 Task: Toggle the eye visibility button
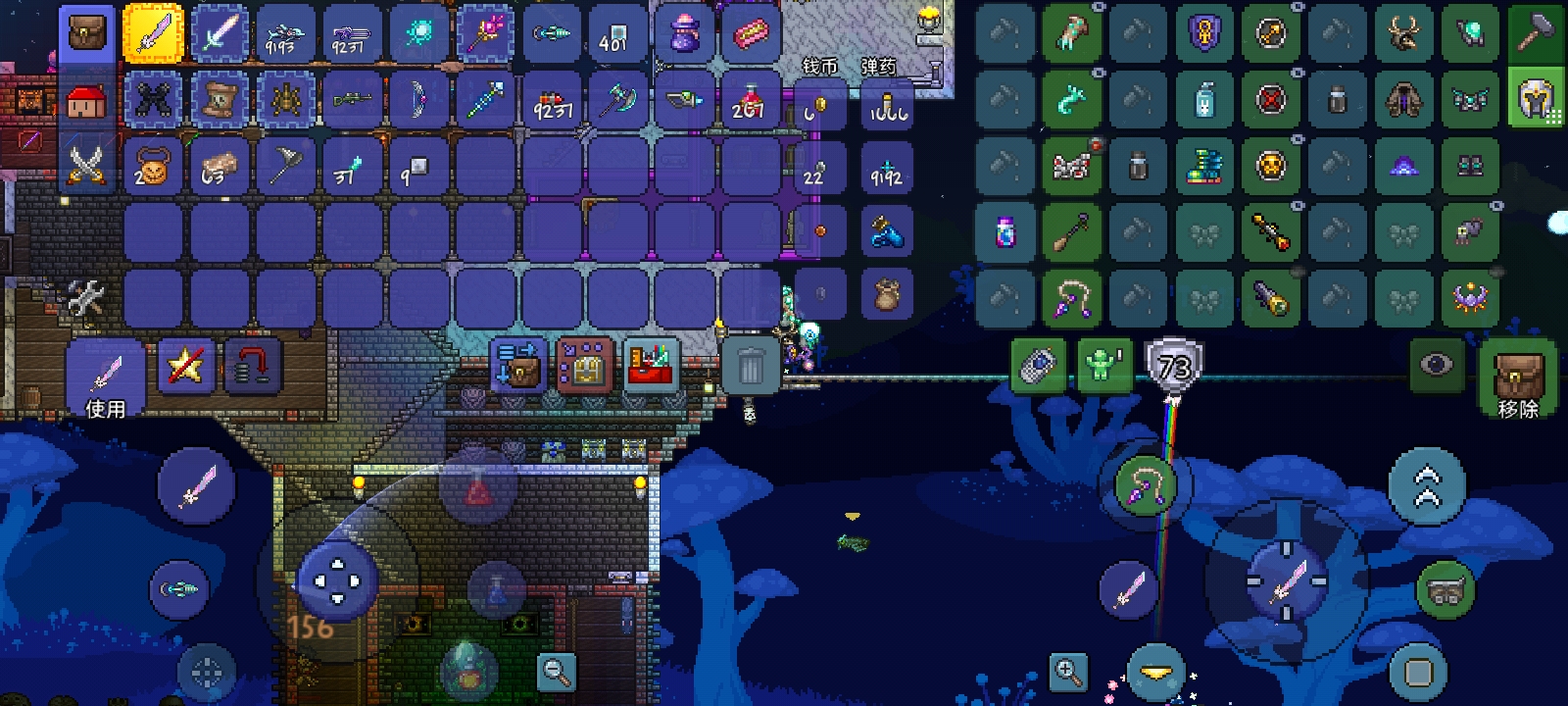point(1437,366)
